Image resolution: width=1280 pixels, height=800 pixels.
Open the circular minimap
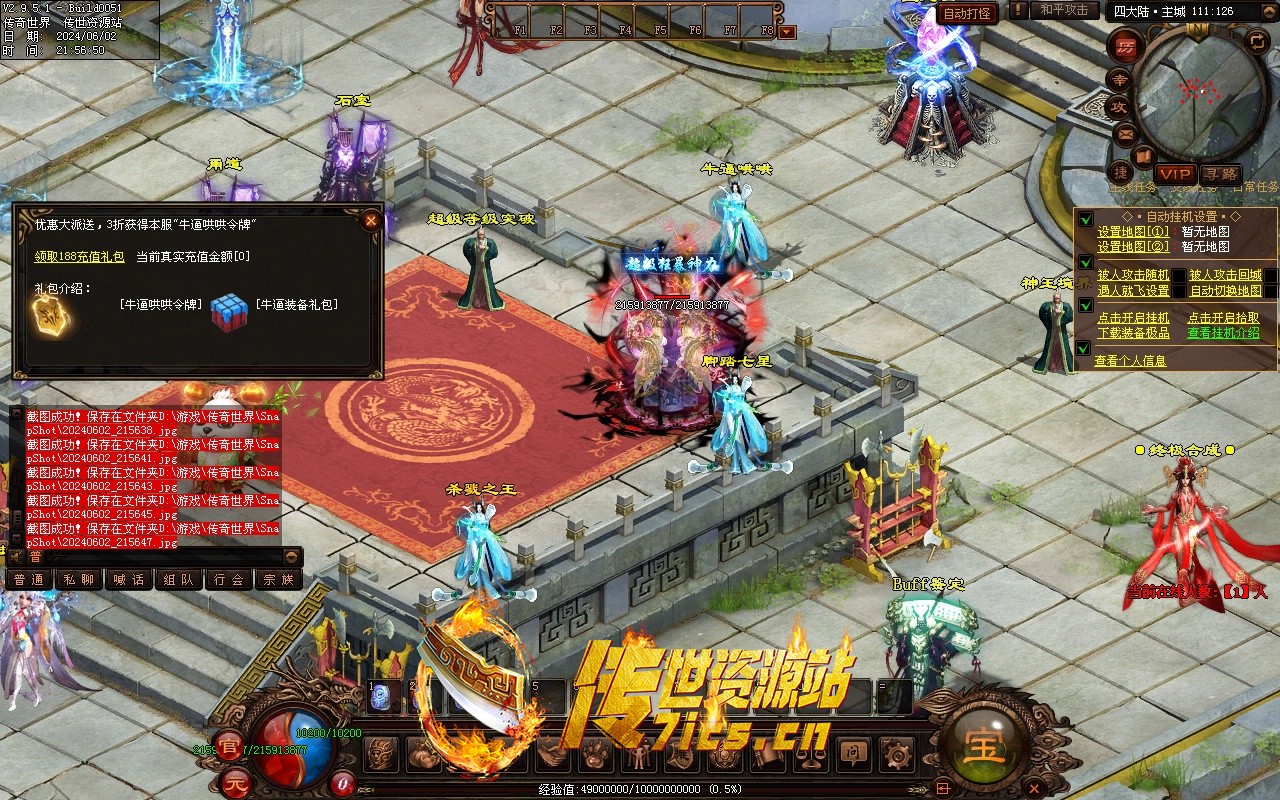(1198, 92)
